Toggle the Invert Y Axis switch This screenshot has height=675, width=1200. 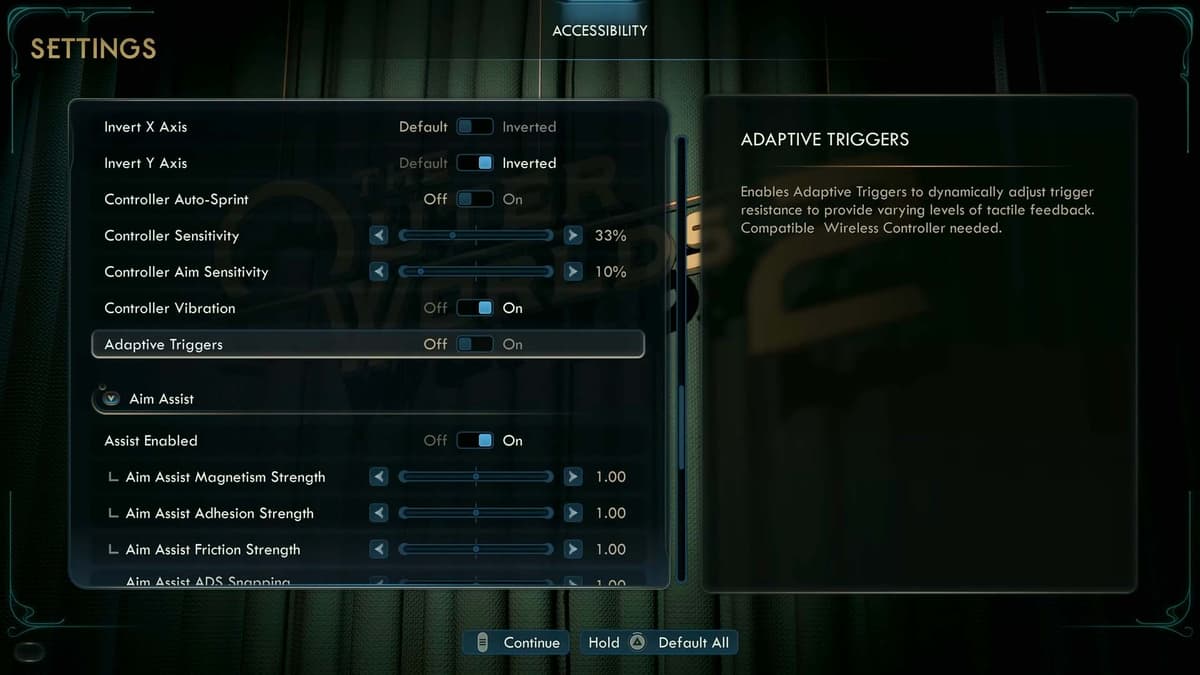475,163
